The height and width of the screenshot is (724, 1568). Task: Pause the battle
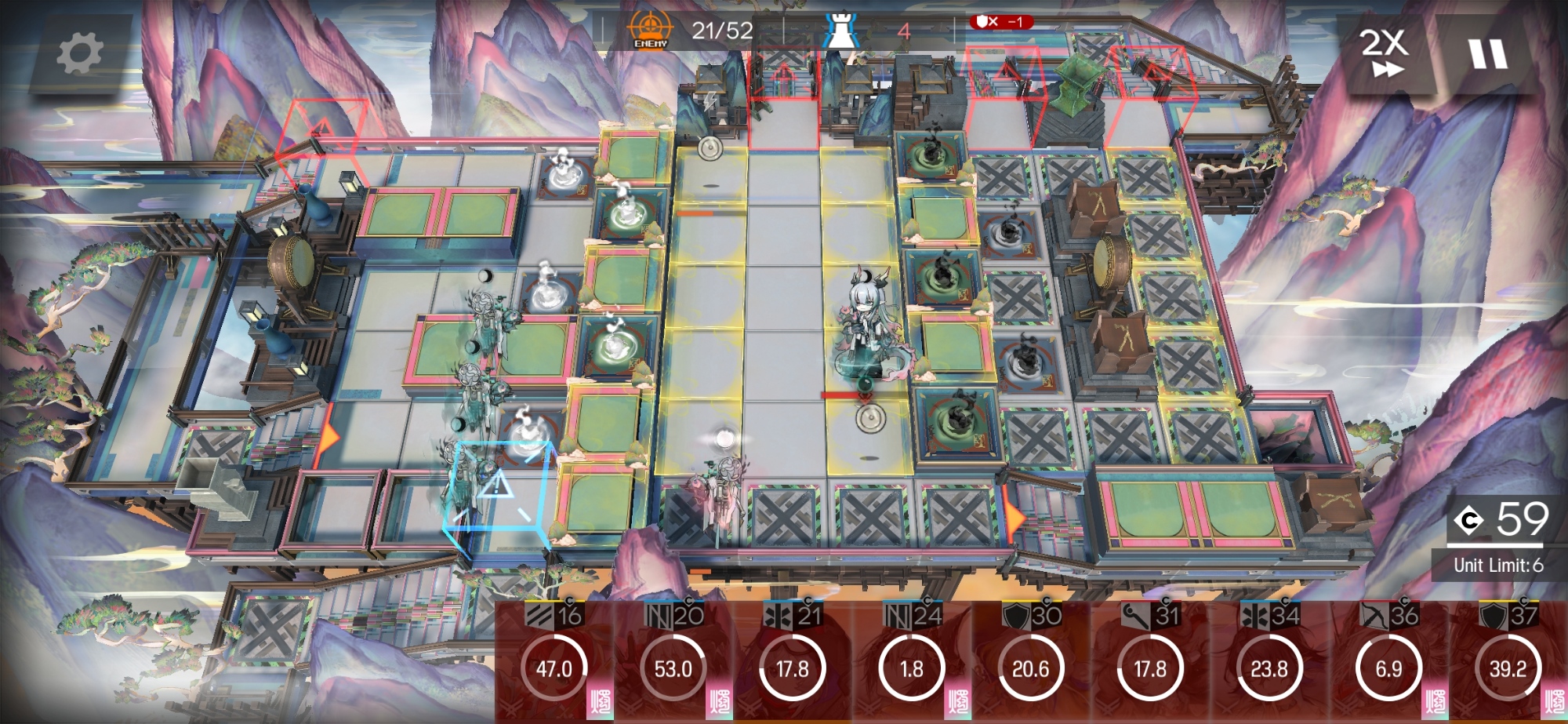(1487, 54)
